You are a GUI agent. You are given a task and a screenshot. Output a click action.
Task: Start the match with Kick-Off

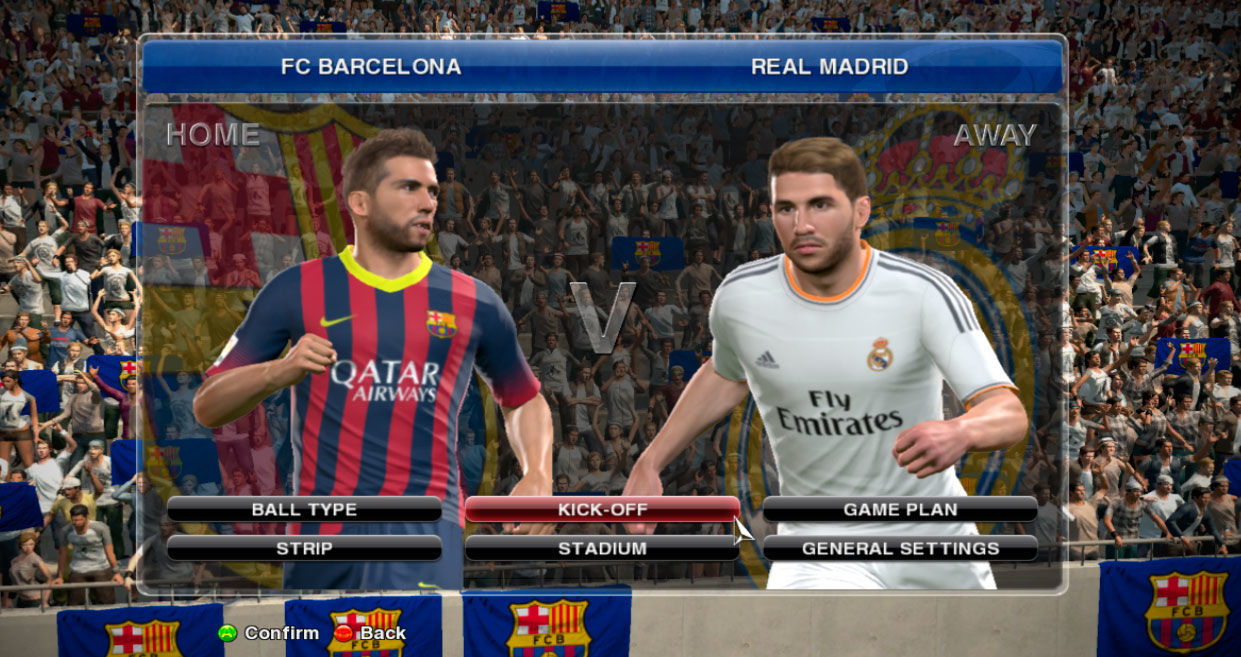[602, 509]
